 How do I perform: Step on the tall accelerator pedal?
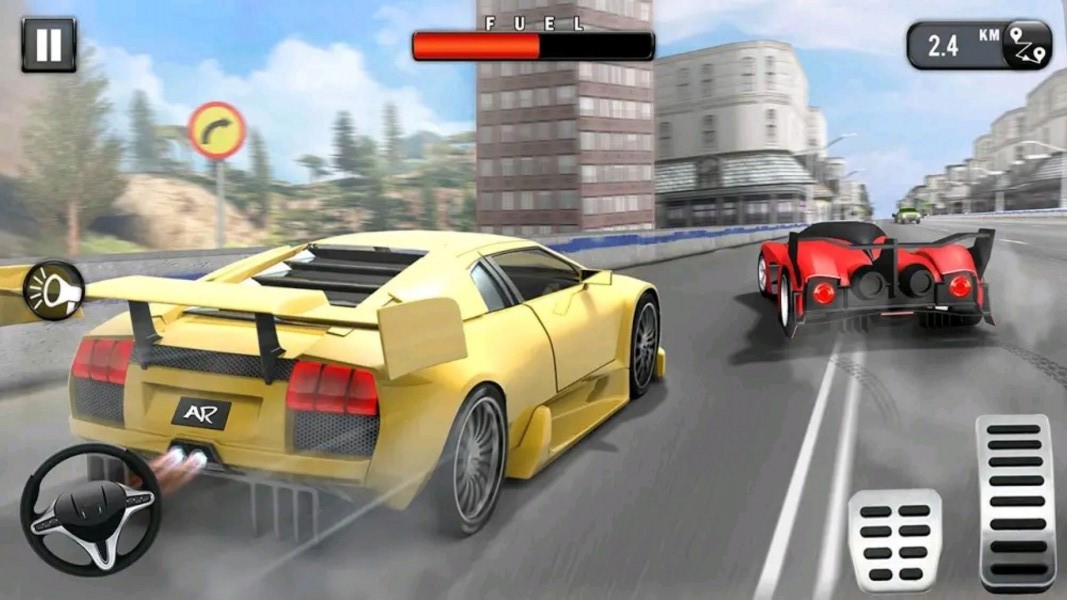(x=1016, y=503)
